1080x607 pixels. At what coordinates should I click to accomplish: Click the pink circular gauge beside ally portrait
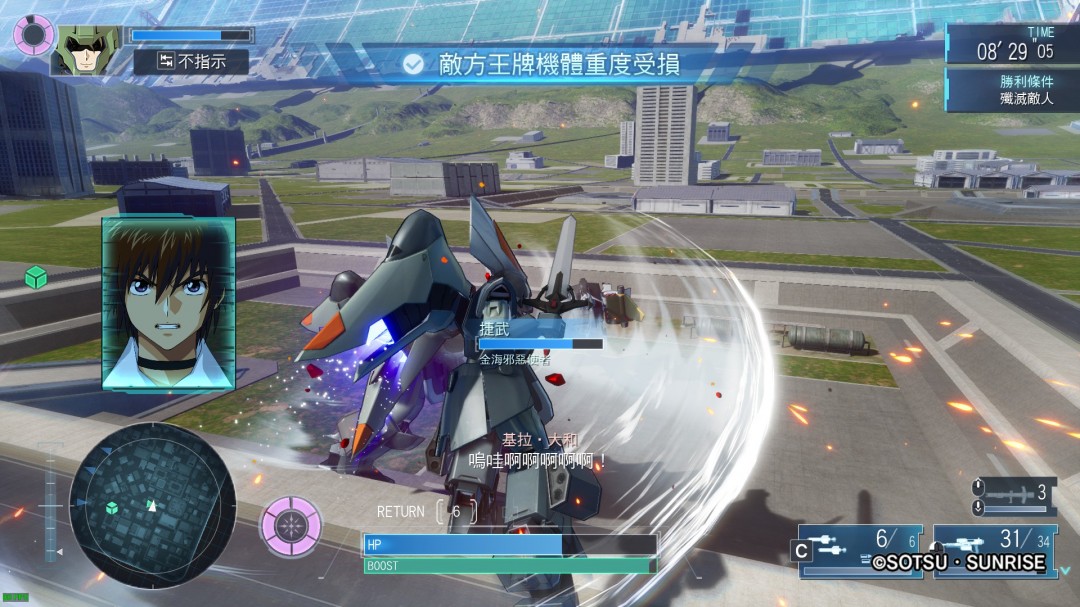pyautogui.click(x=32, y=34)
